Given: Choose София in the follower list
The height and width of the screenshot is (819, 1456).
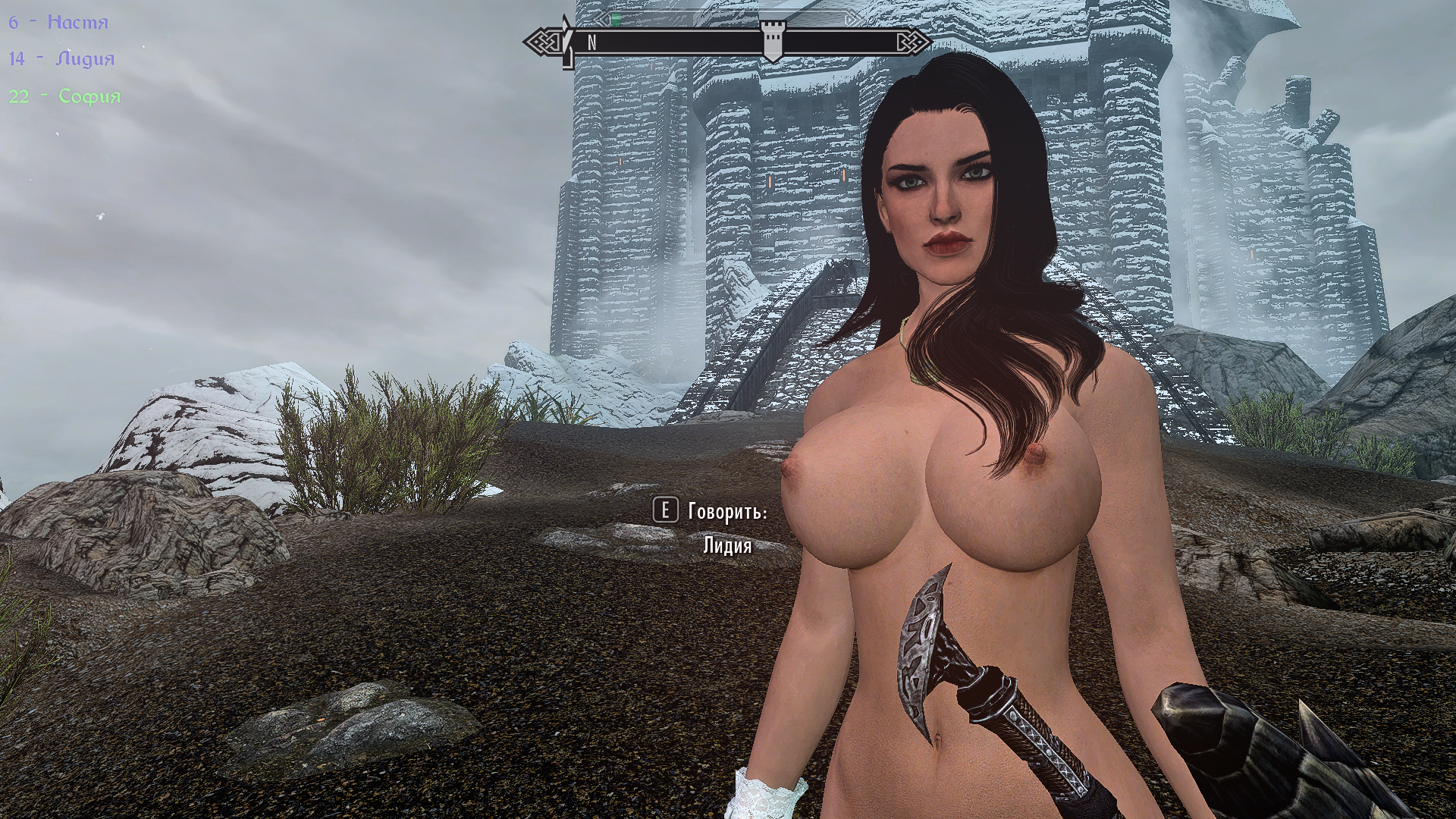Looking at the screenshot, I should [65, 96].
